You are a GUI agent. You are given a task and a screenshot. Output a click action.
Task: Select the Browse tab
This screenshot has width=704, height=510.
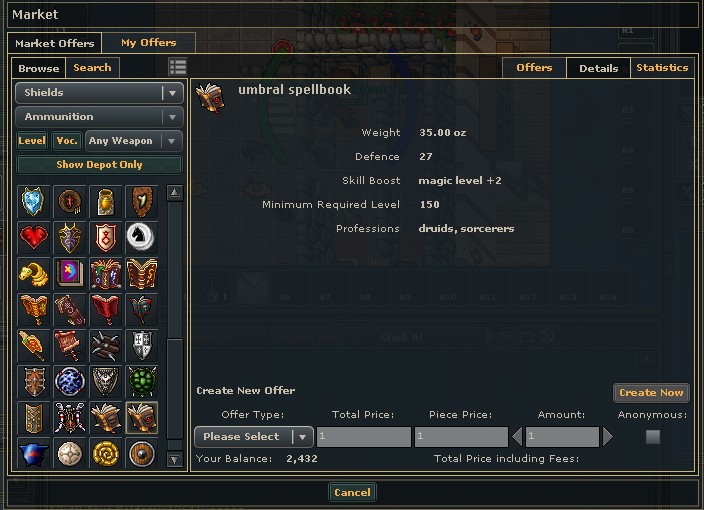tap(39, 68)
